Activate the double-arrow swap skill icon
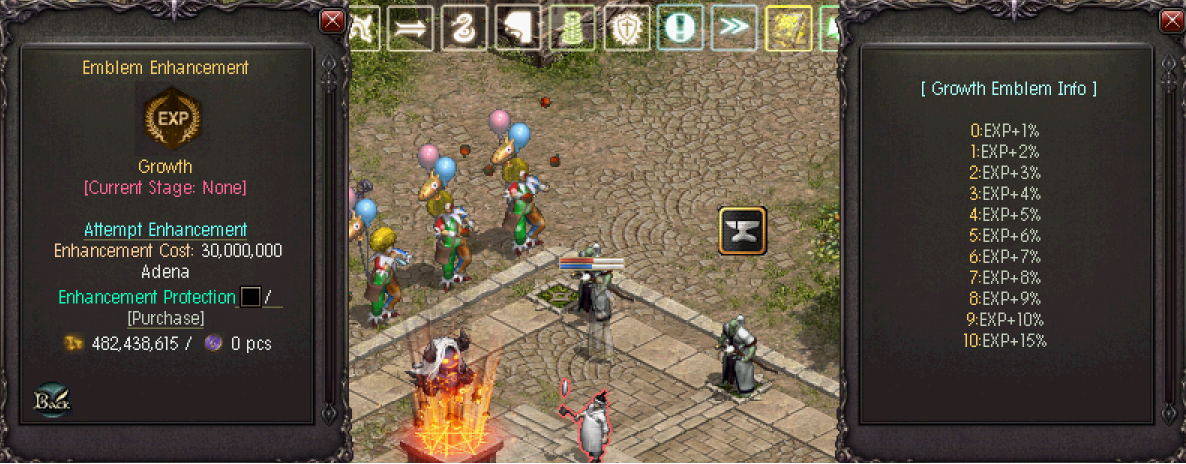Image resolution: width=1186 pixels, height=464 pixels. 409,29
